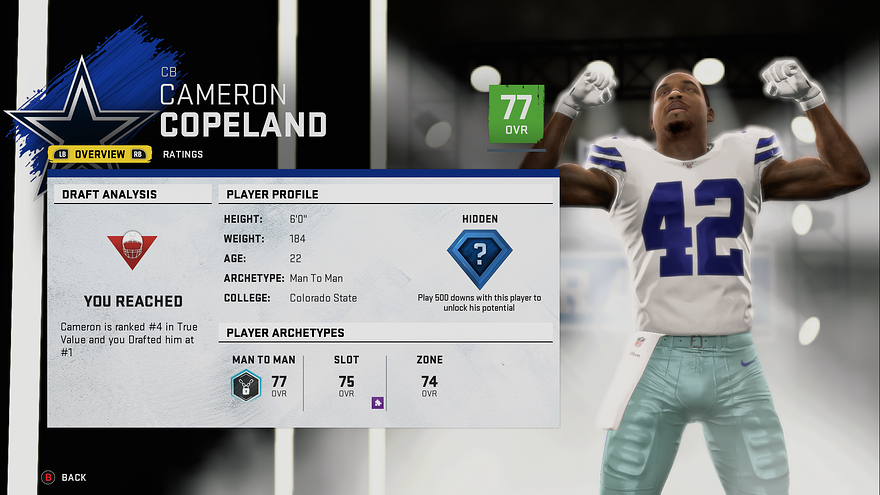Choose the Slot archetype rating
This screenshot has height=495, width=880.
[x=346, y=382]
